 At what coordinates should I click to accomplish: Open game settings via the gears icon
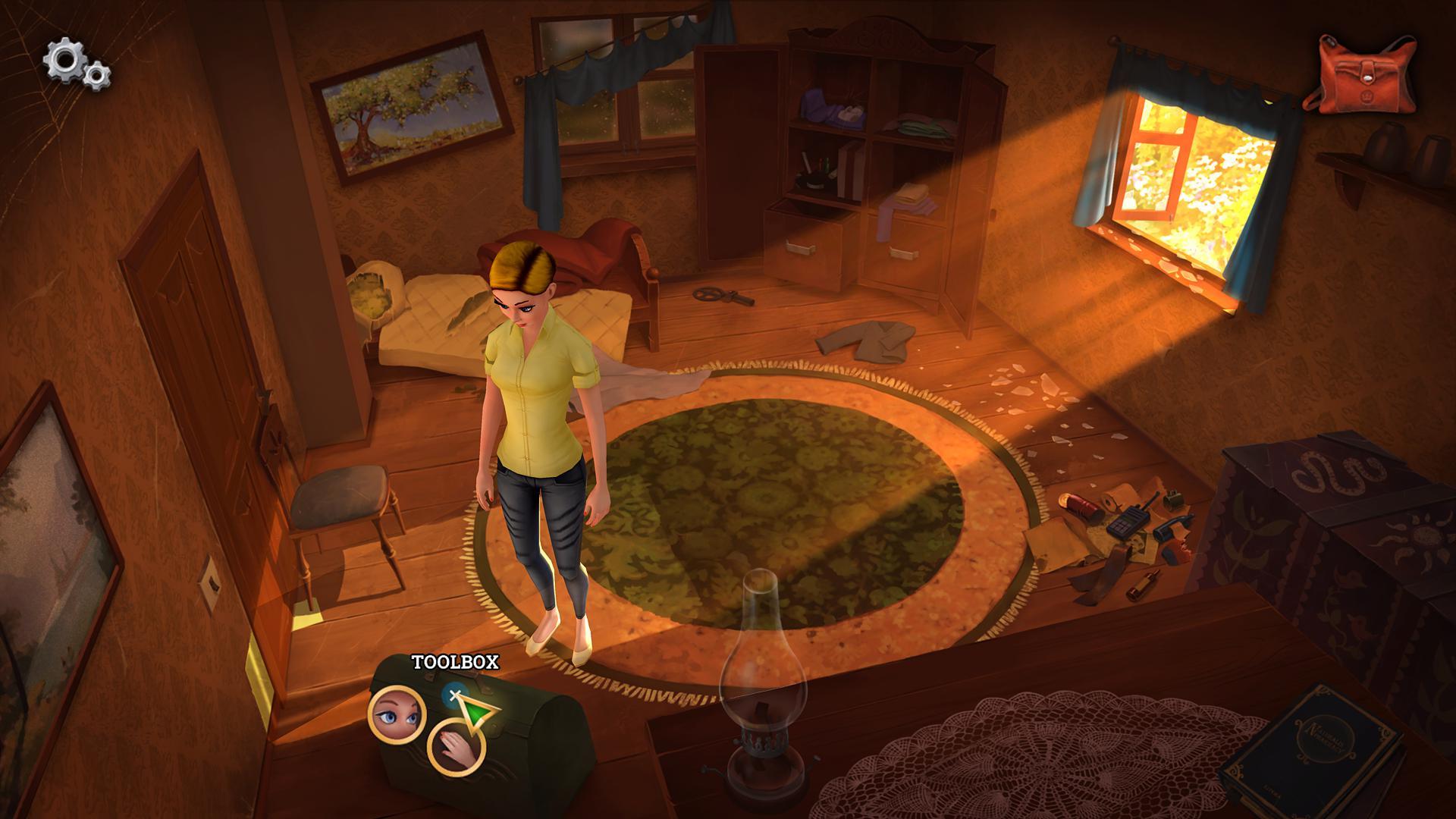tap(74, 66)
